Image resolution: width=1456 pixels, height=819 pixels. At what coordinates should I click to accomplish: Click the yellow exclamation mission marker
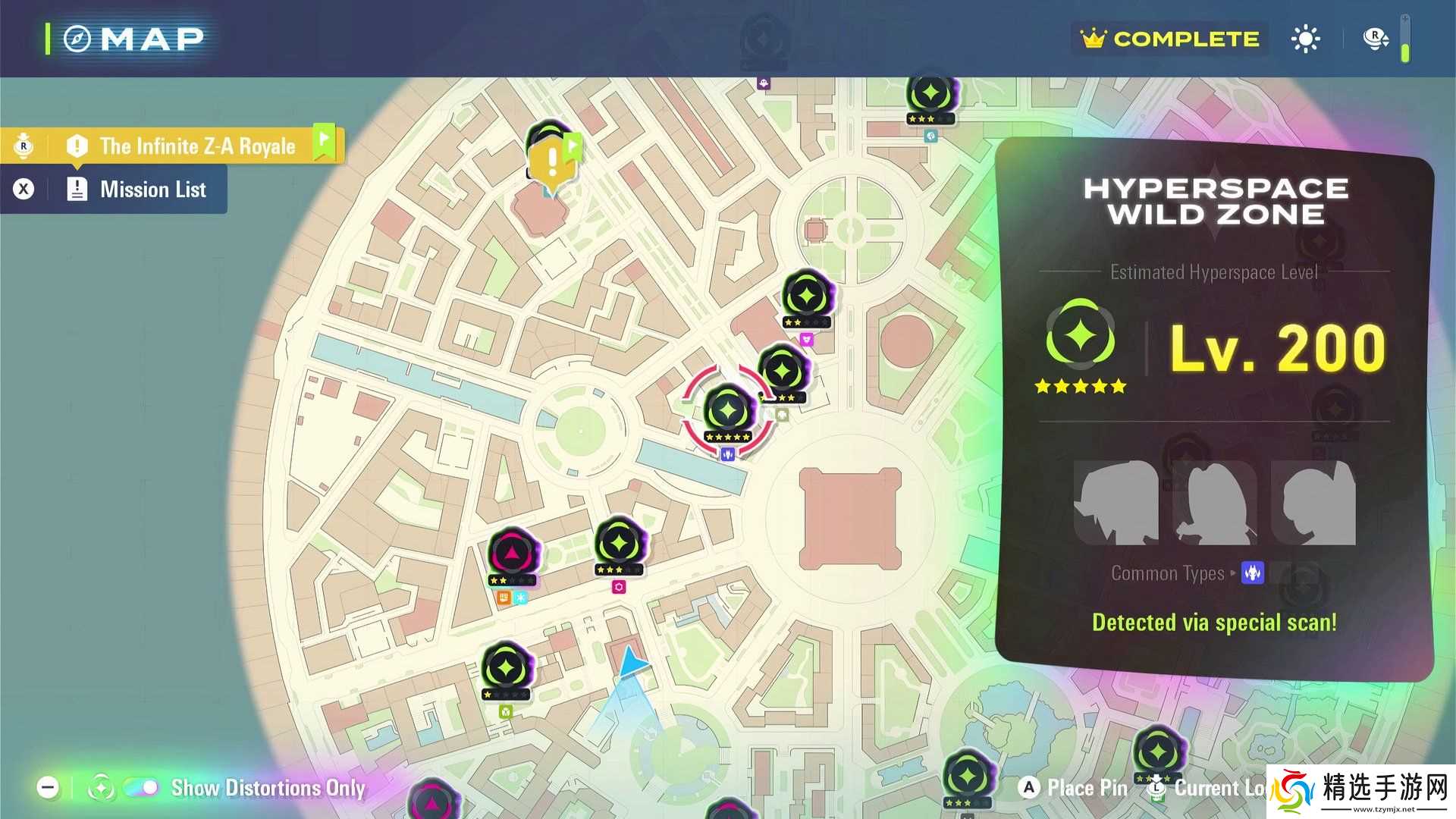pyautogui.click(x=552, y=162)
